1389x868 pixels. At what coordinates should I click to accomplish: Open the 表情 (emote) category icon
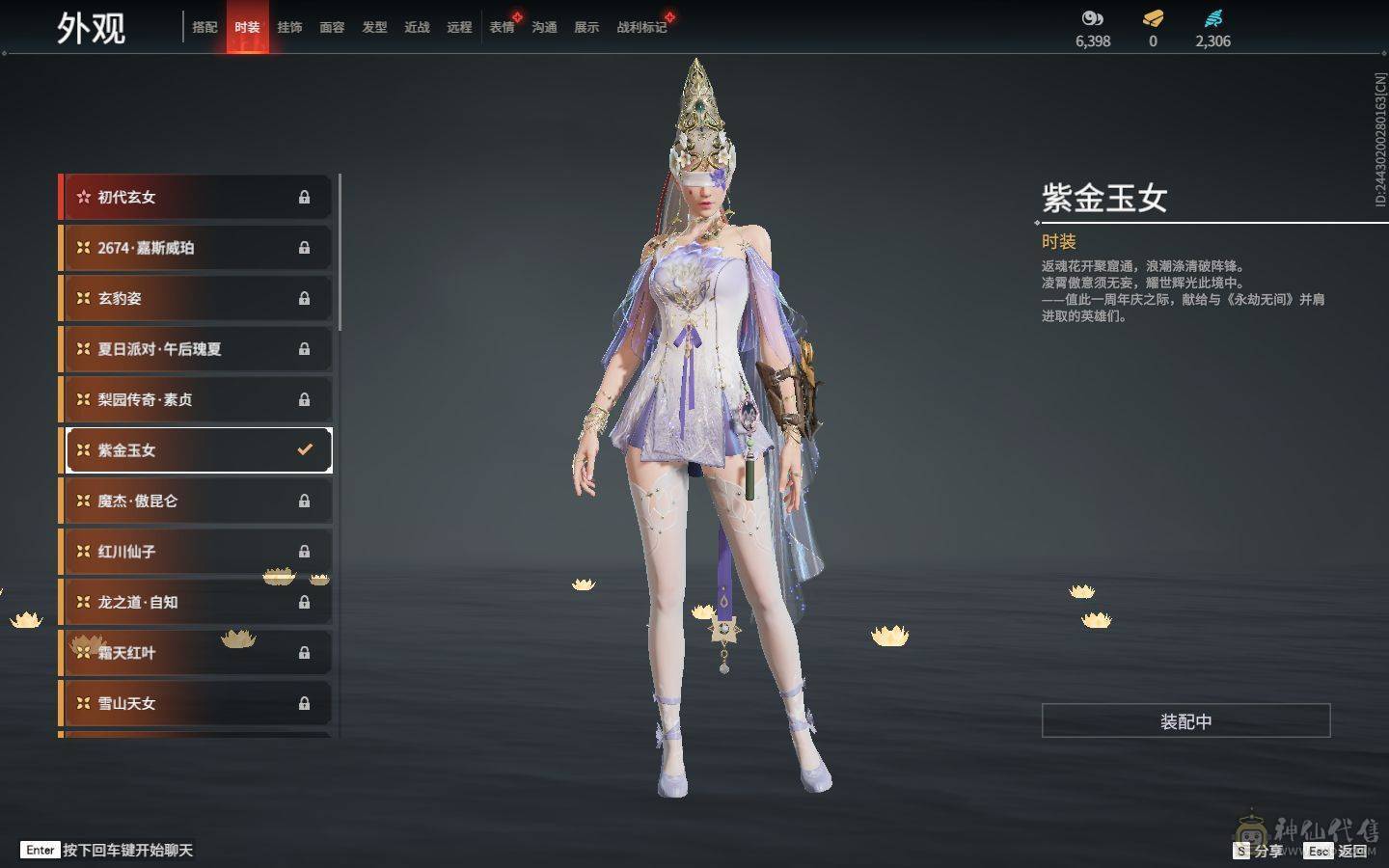[501, 27]
